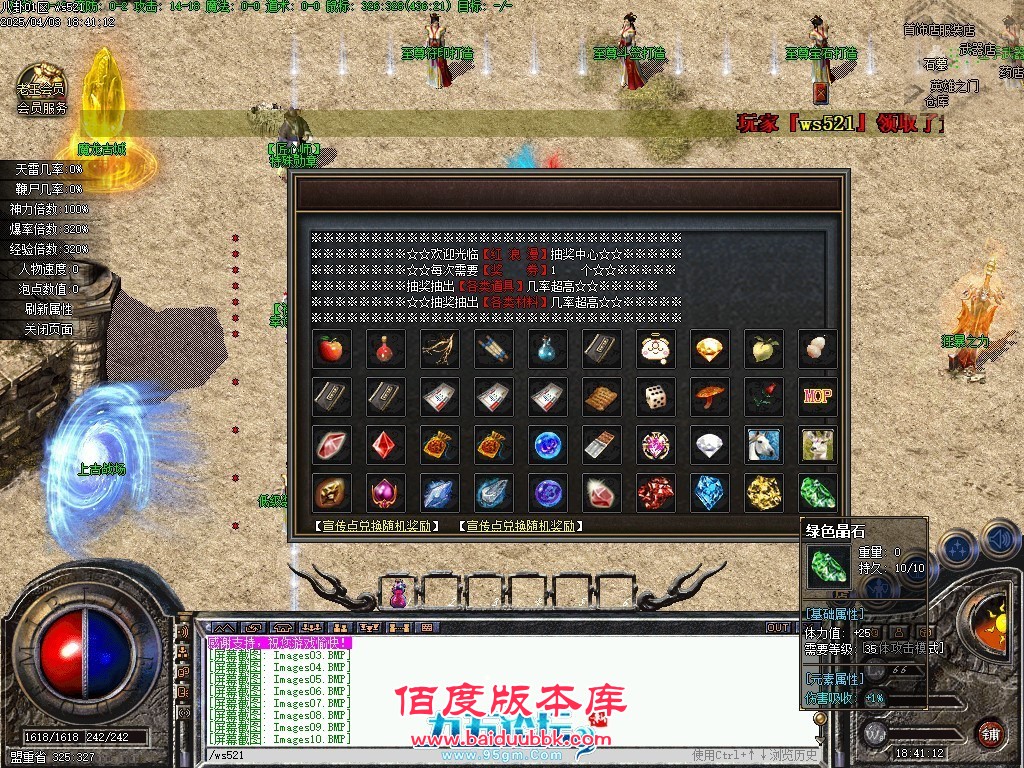This screenshot has height=768, width=1024.
Task: Pick the white dice prize slot
Action: (656, 397)
